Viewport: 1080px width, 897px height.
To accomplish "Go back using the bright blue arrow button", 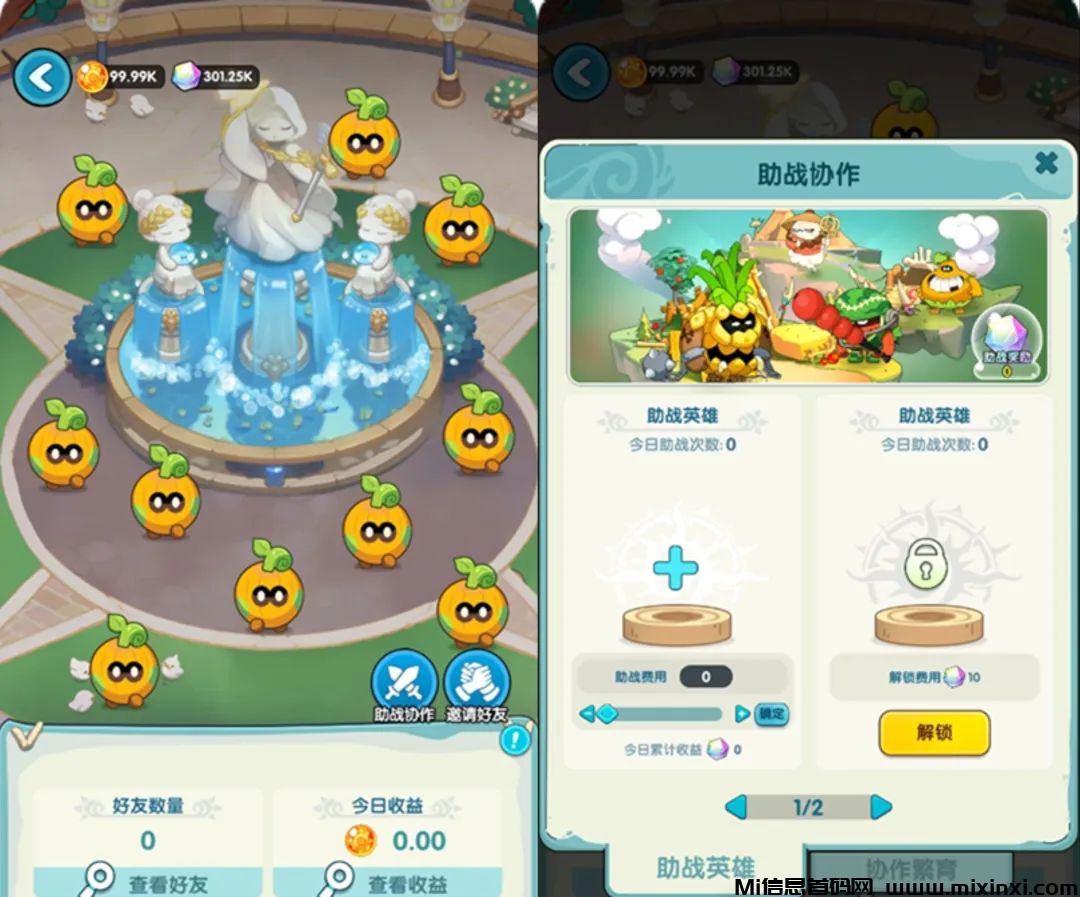I will pos(42,78).
